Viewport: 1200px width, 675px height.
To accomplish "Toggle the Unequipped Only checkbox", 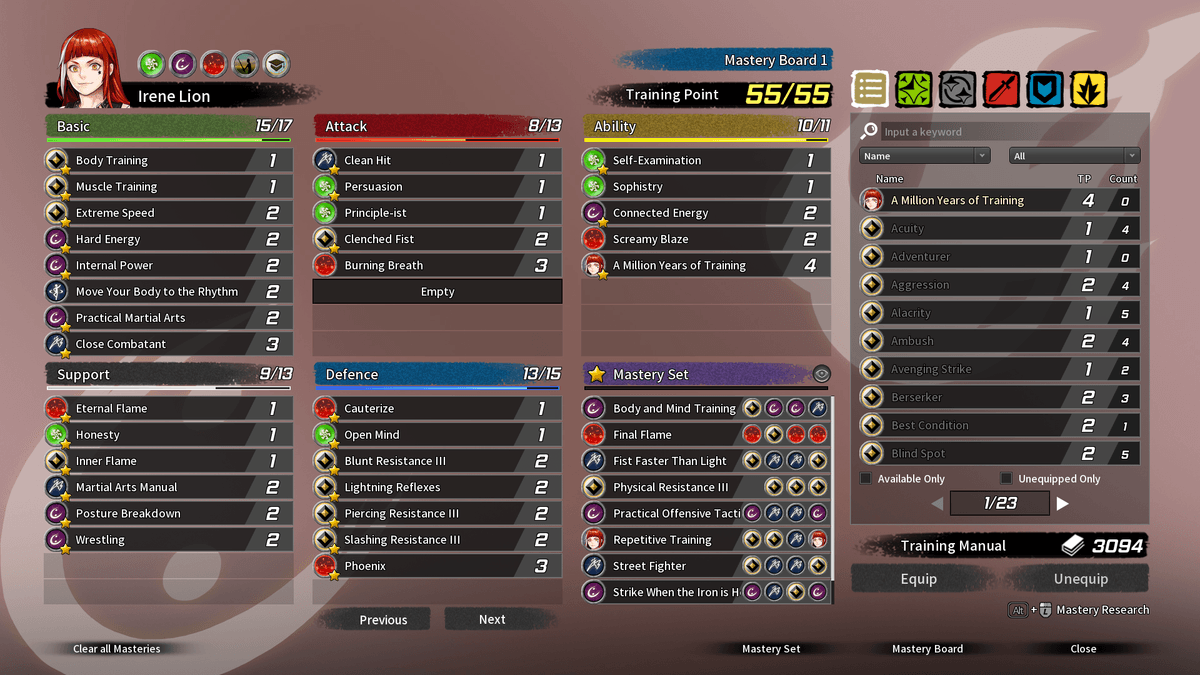I will pyautogui.click(x=1006, y=479).
